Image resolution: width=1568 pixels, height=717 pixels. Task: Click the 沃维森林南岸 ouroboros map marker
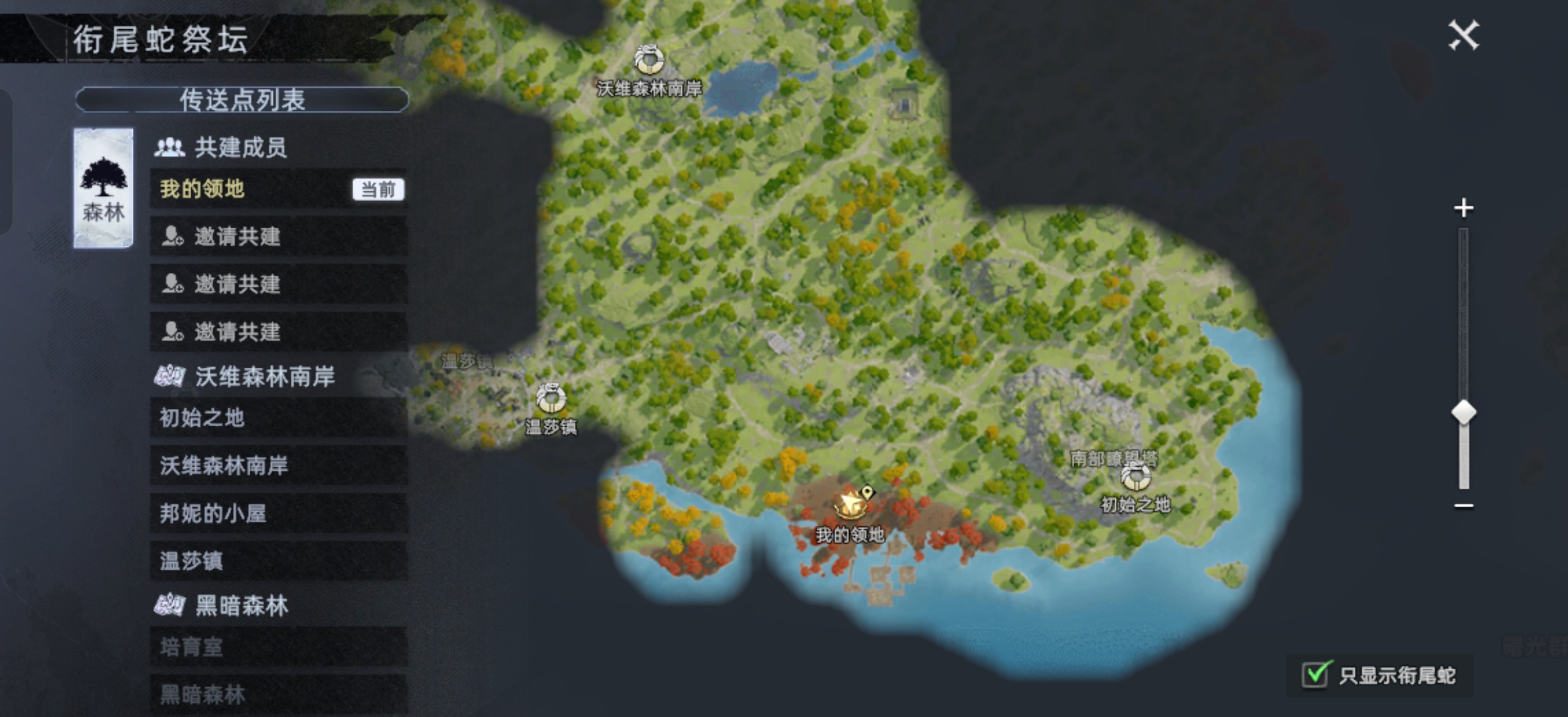(x=649, y=60)
